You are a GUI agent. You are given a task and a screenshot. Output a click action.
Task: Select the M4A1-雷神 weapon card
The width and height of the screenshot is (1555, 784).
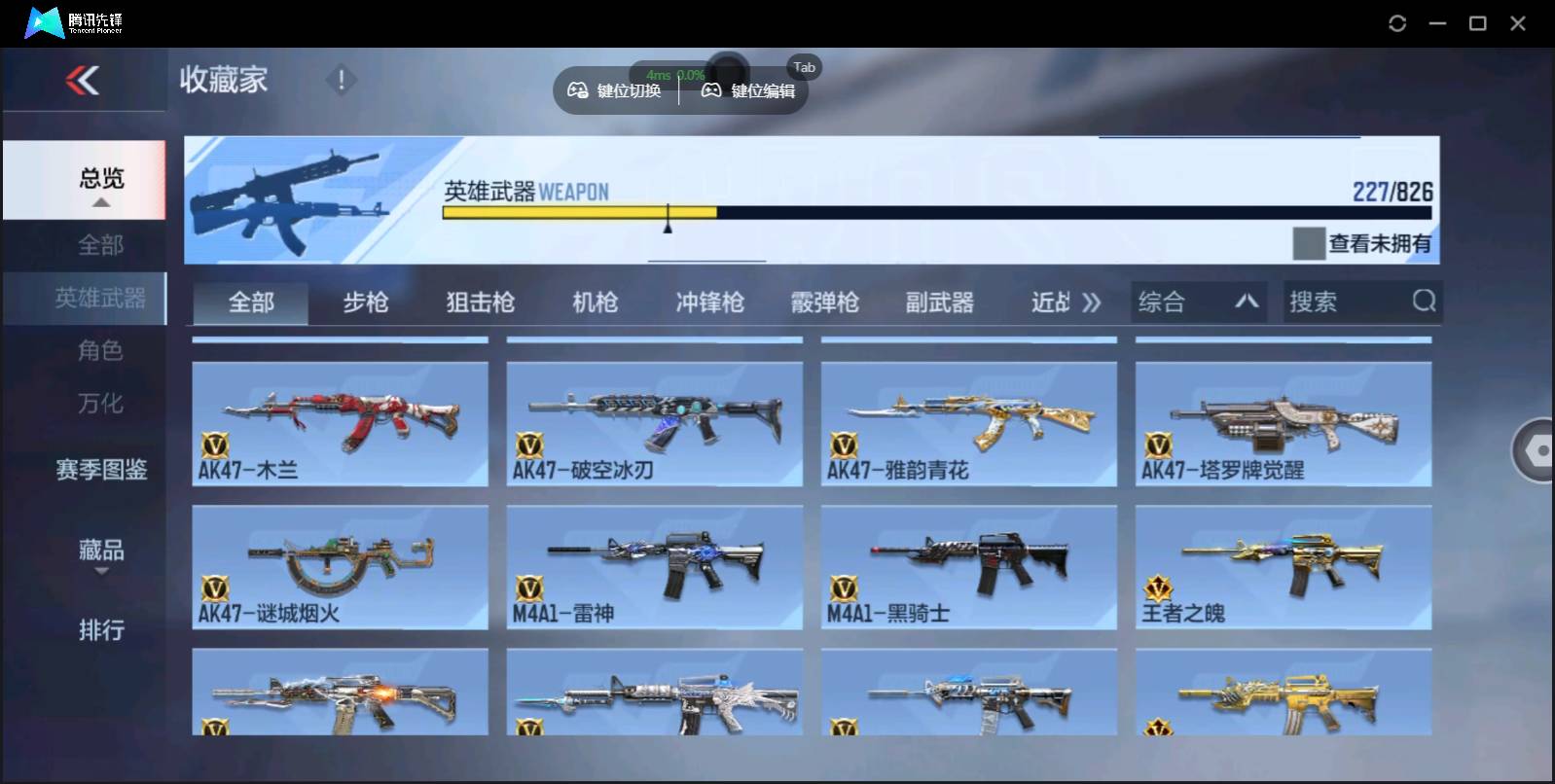[655, 568]
